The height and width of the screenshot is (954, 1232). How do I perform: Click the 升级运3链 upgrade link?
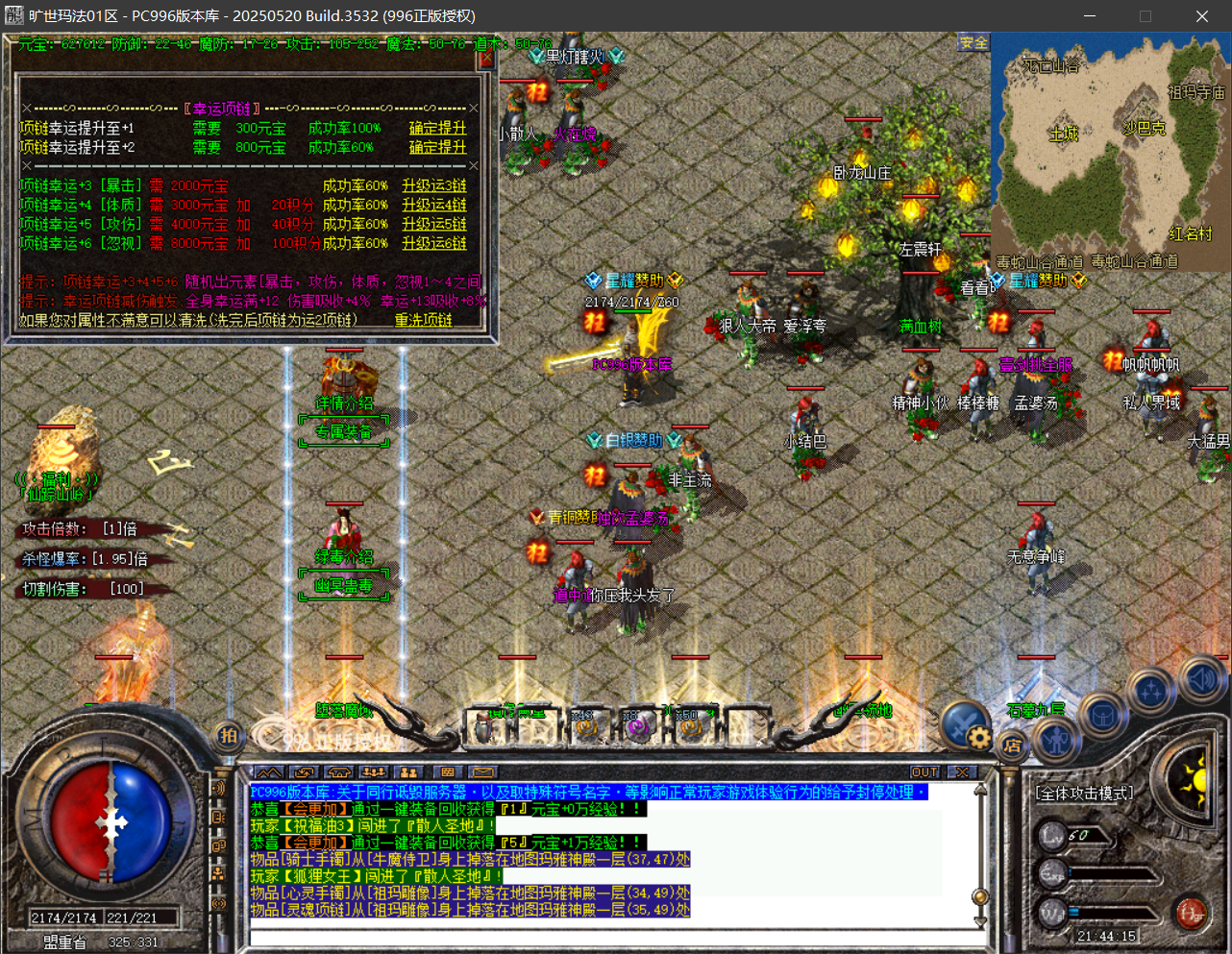pos(434,185)
